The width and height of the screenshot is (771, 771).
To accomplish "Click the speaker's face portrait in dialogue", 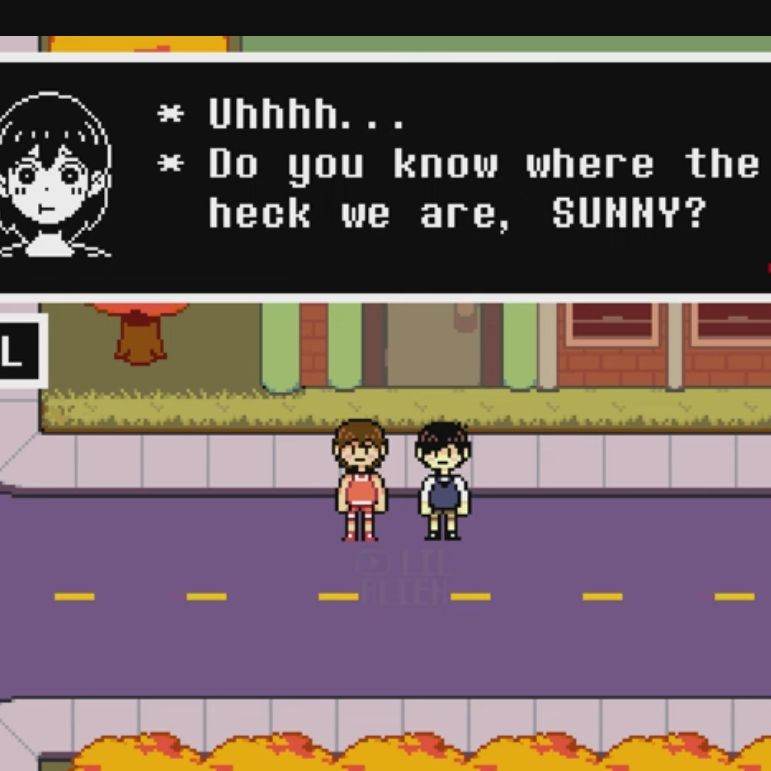I will point(55,176).
